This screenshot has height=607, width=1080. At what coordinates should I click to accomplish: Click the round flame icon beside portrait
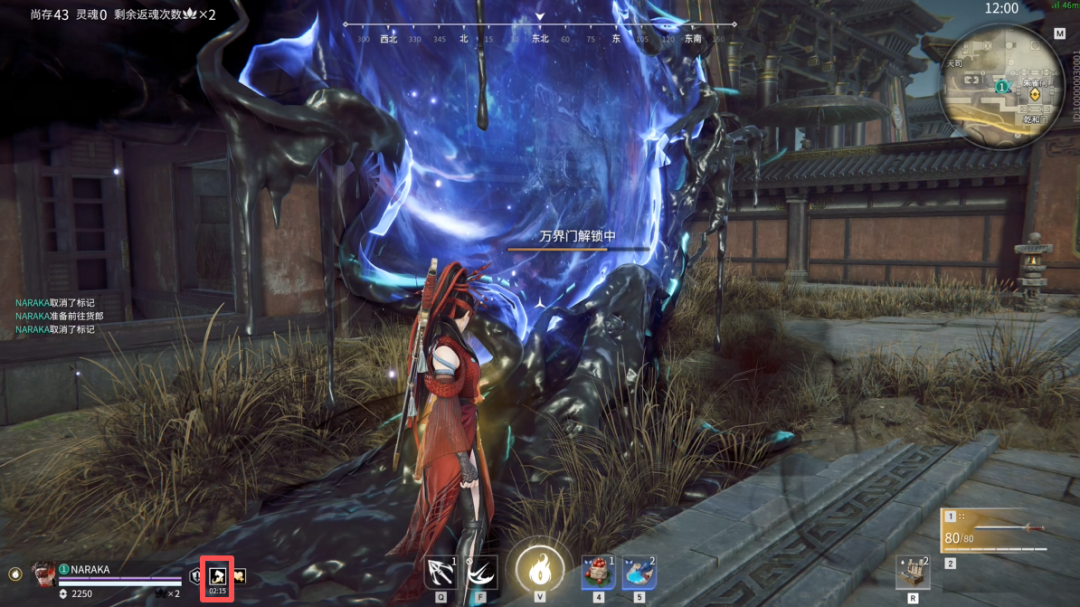[15, 575]
